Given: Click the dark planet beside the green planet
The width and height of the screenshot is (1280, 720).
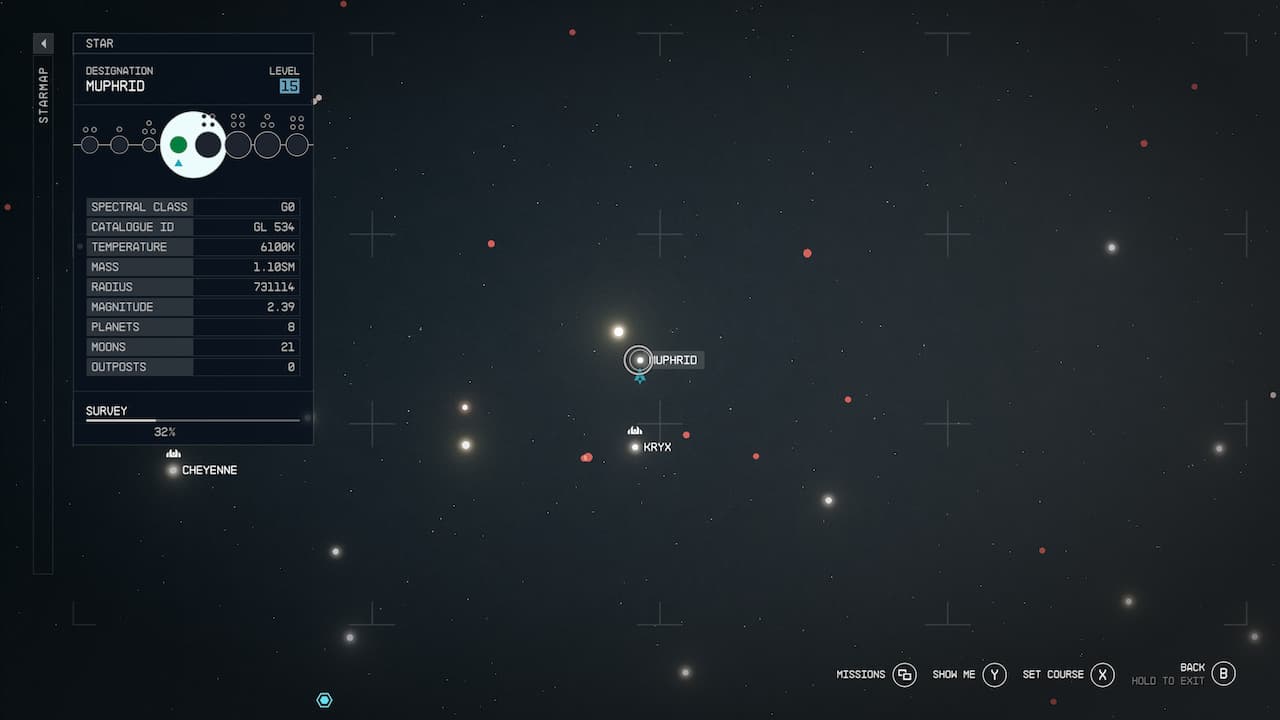Looking at the screenshot, I should point(207,144).
